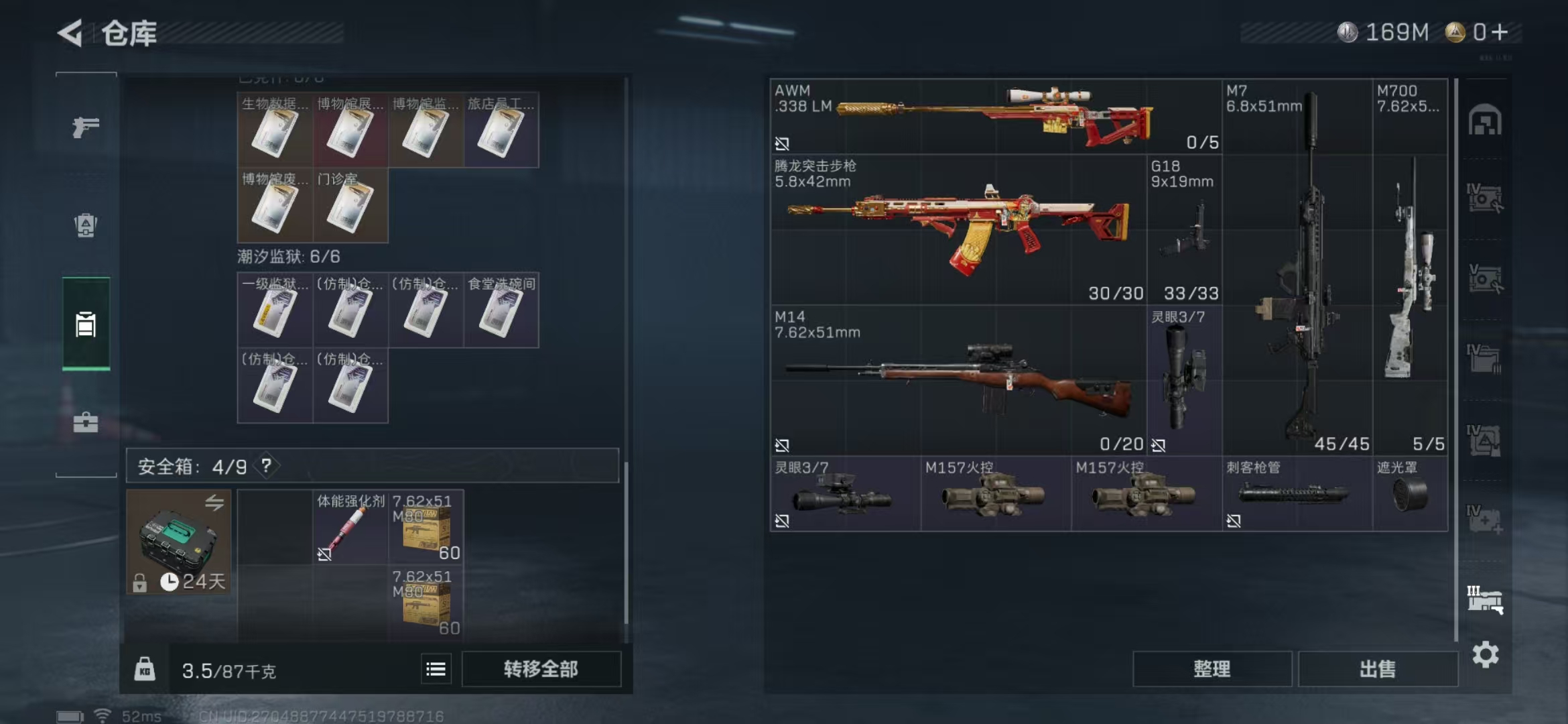Go back using the arrow beside 仓库
Screen dimensions: 1568x724
[x=70, y=33]
